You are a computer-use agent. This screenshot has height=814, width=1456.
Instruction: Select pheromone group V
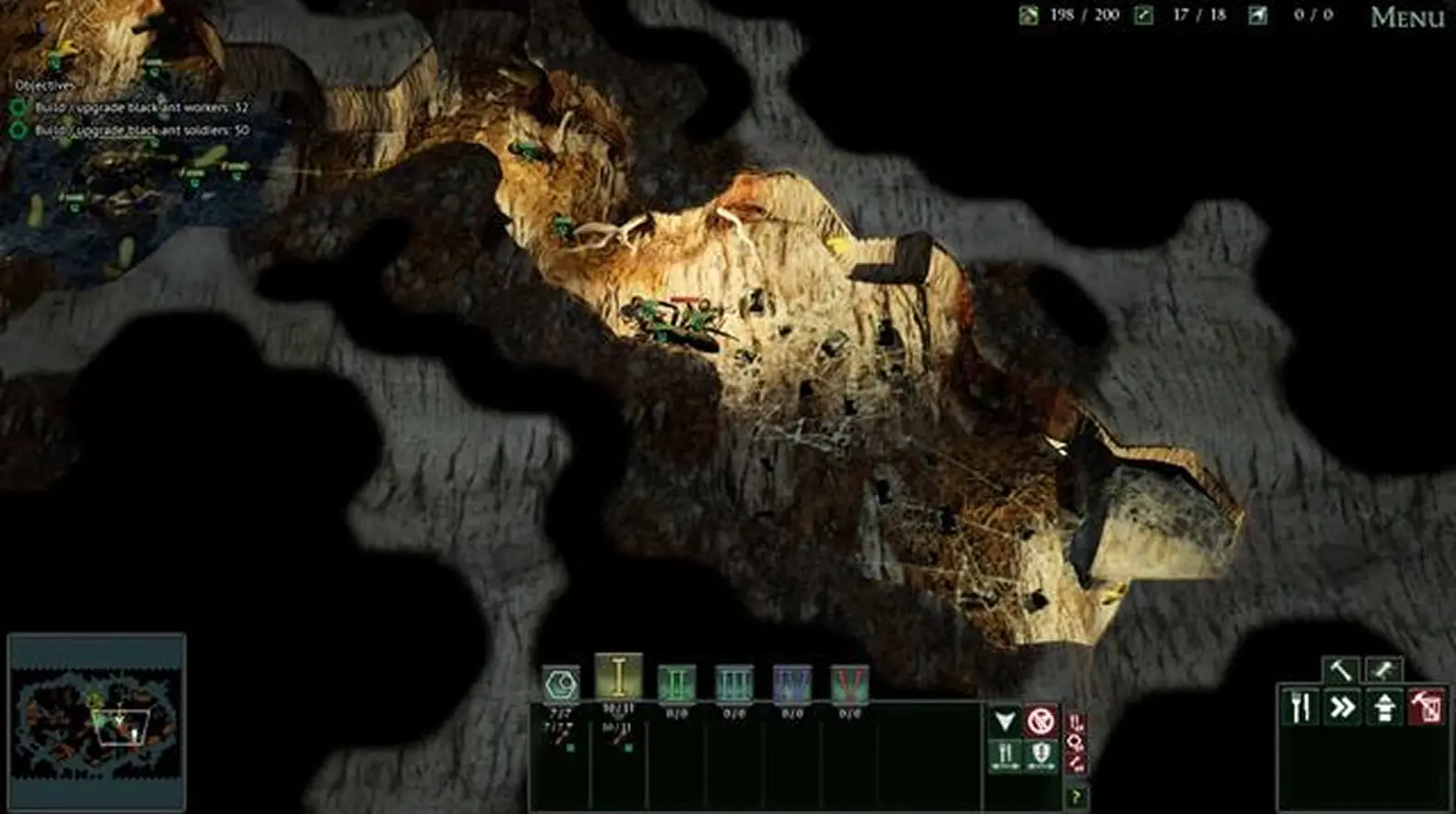[x=850, y=684]
